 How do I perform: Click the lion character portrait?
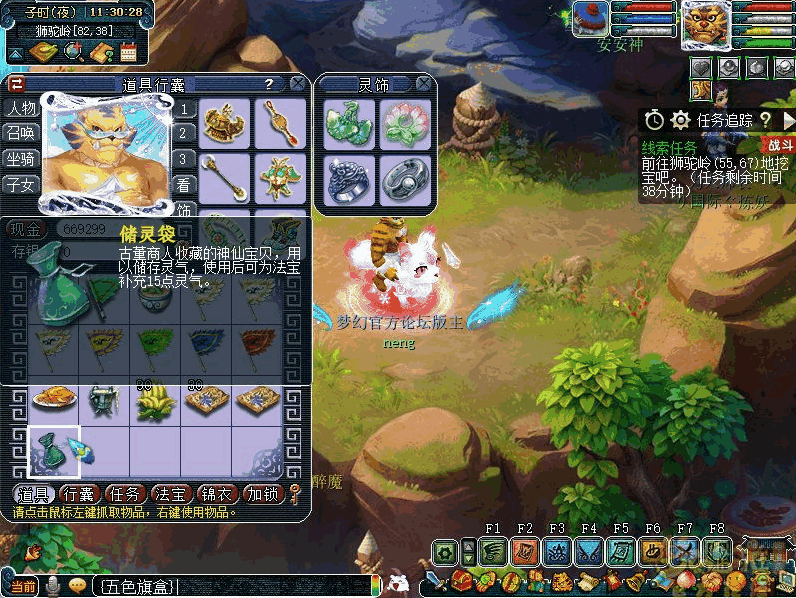[707, 25]
